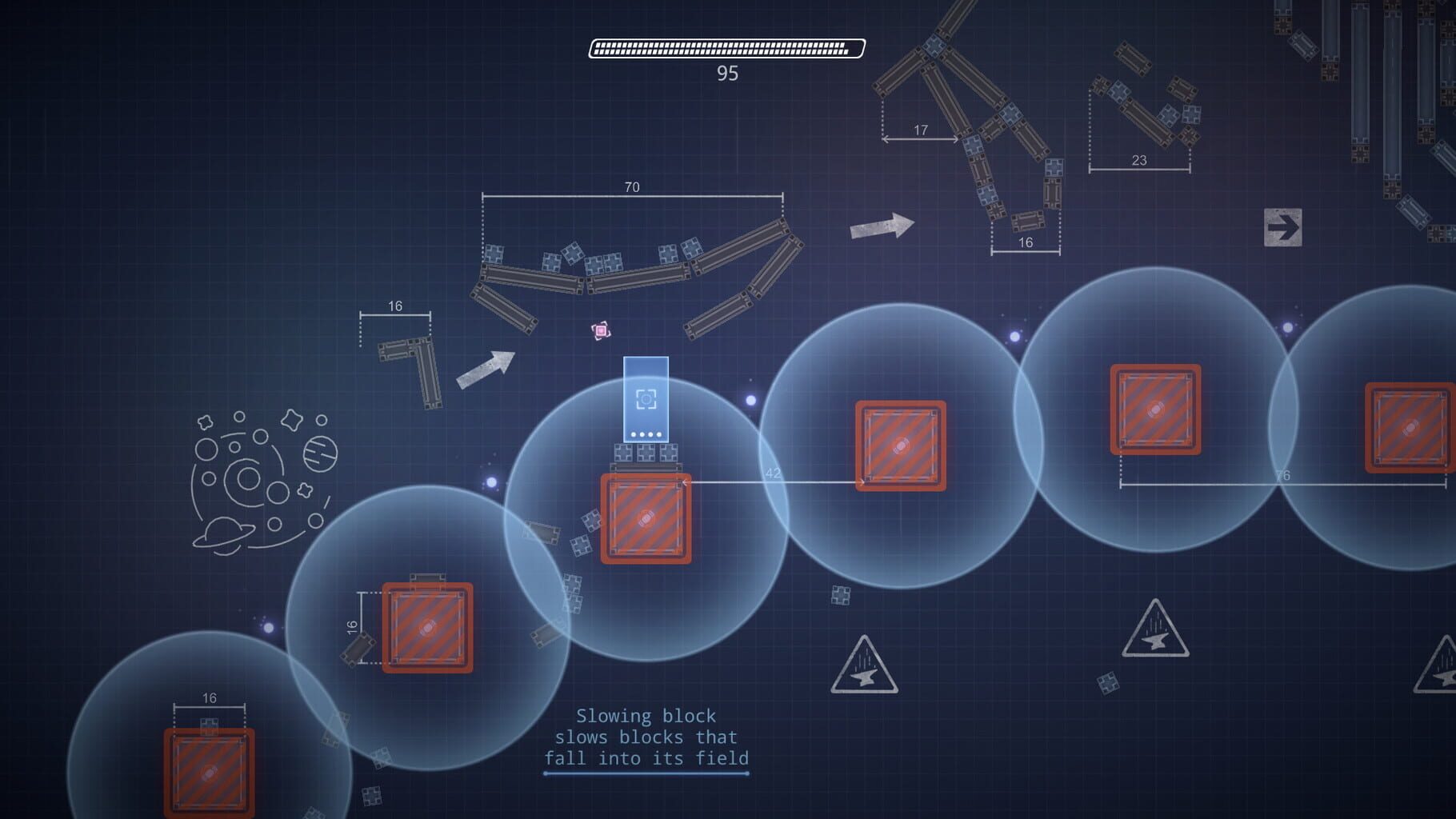Click the progress bar showing 95
The width and height of the screenshot is (1456, 819).
pyautogui.click(x=724, y=47)
